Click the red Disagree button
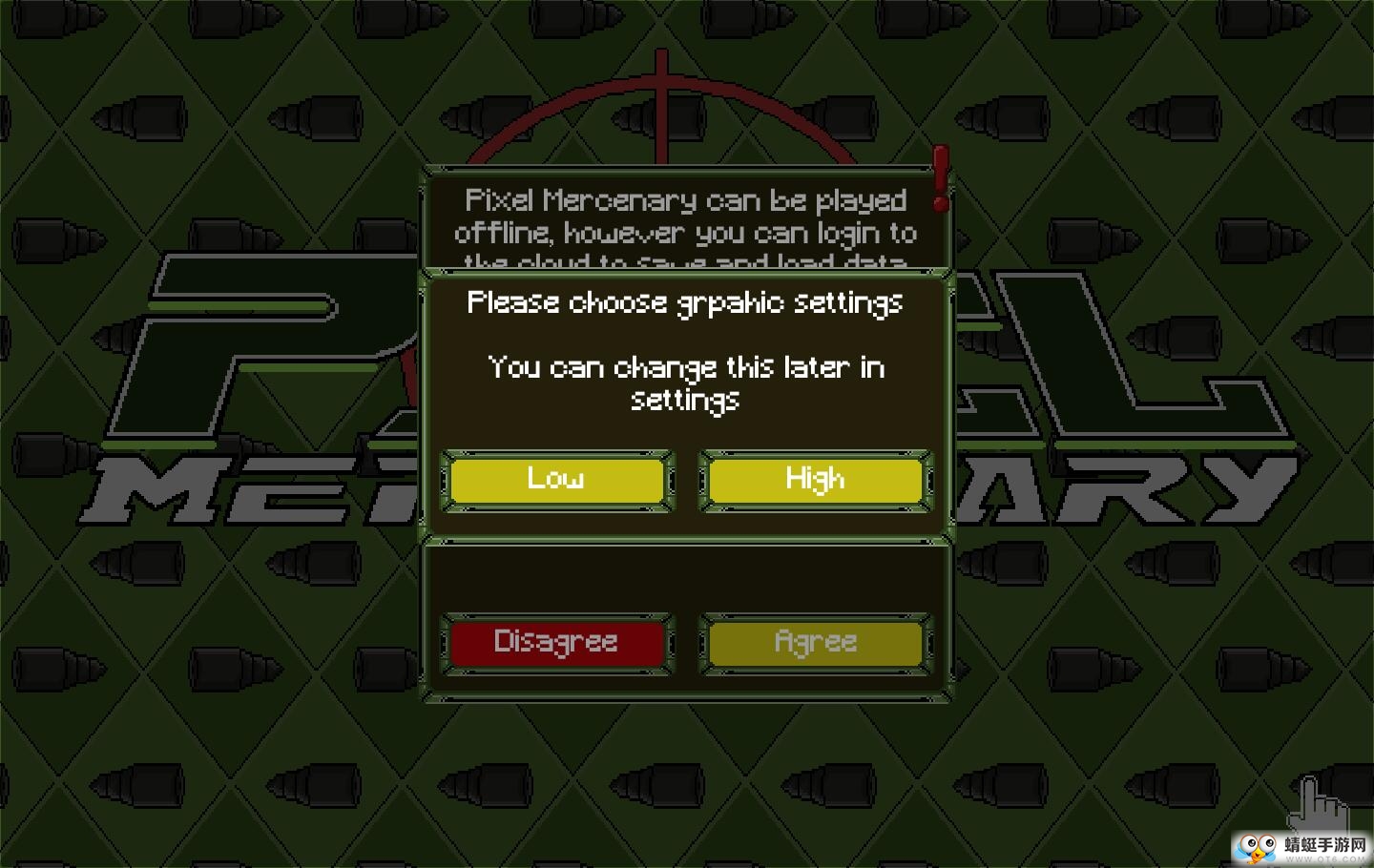1374x868 pixels. 557,643
